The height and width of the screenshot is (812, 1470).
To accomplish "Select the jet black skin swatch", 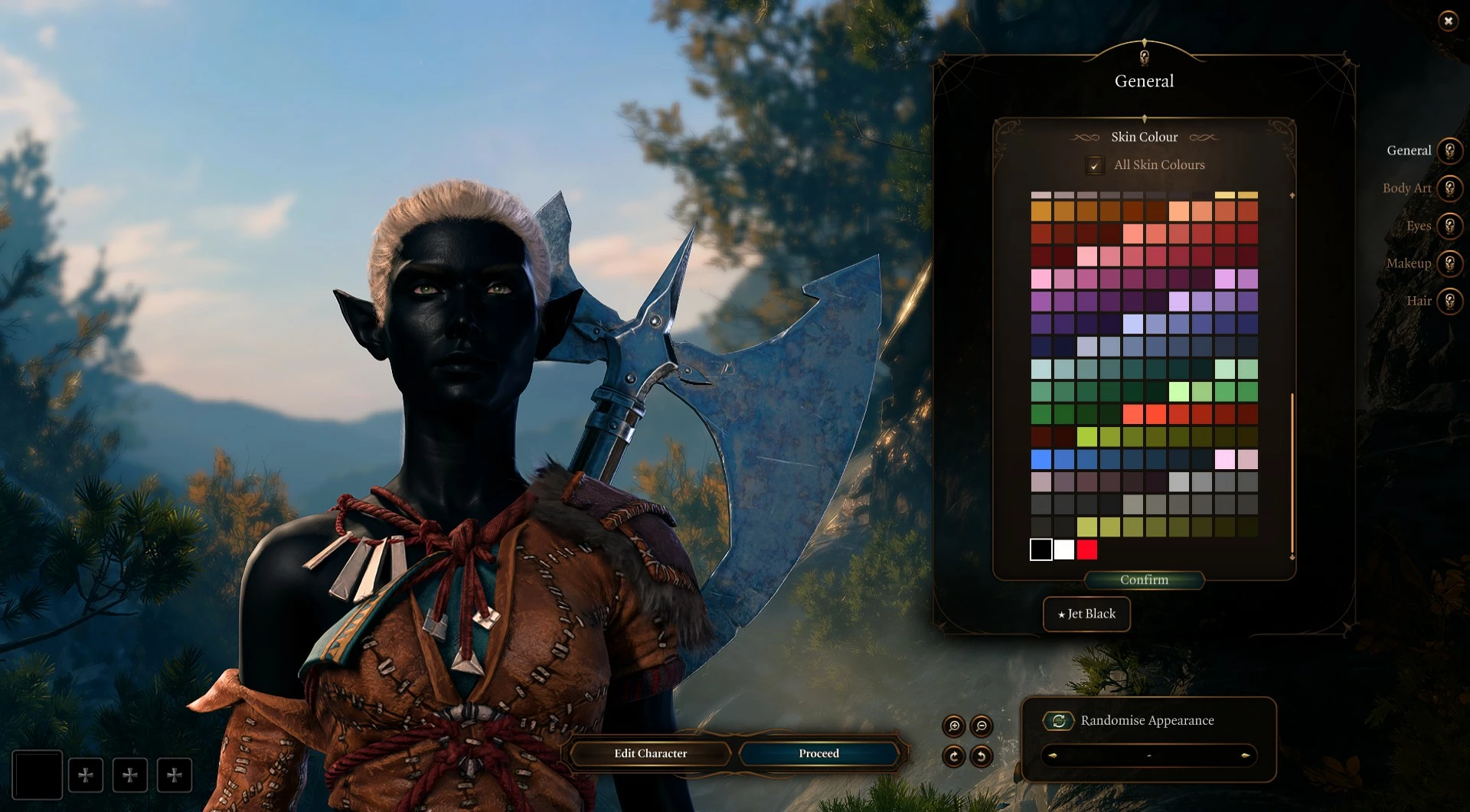I will (1041, 549).
